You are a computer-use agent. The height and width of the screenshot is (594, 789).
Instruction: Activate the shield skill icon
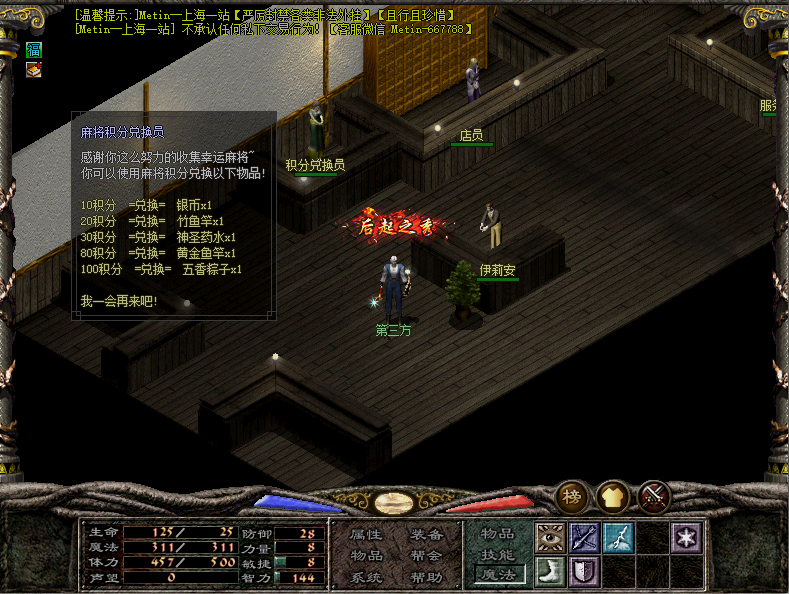click(x=584, y=572)
